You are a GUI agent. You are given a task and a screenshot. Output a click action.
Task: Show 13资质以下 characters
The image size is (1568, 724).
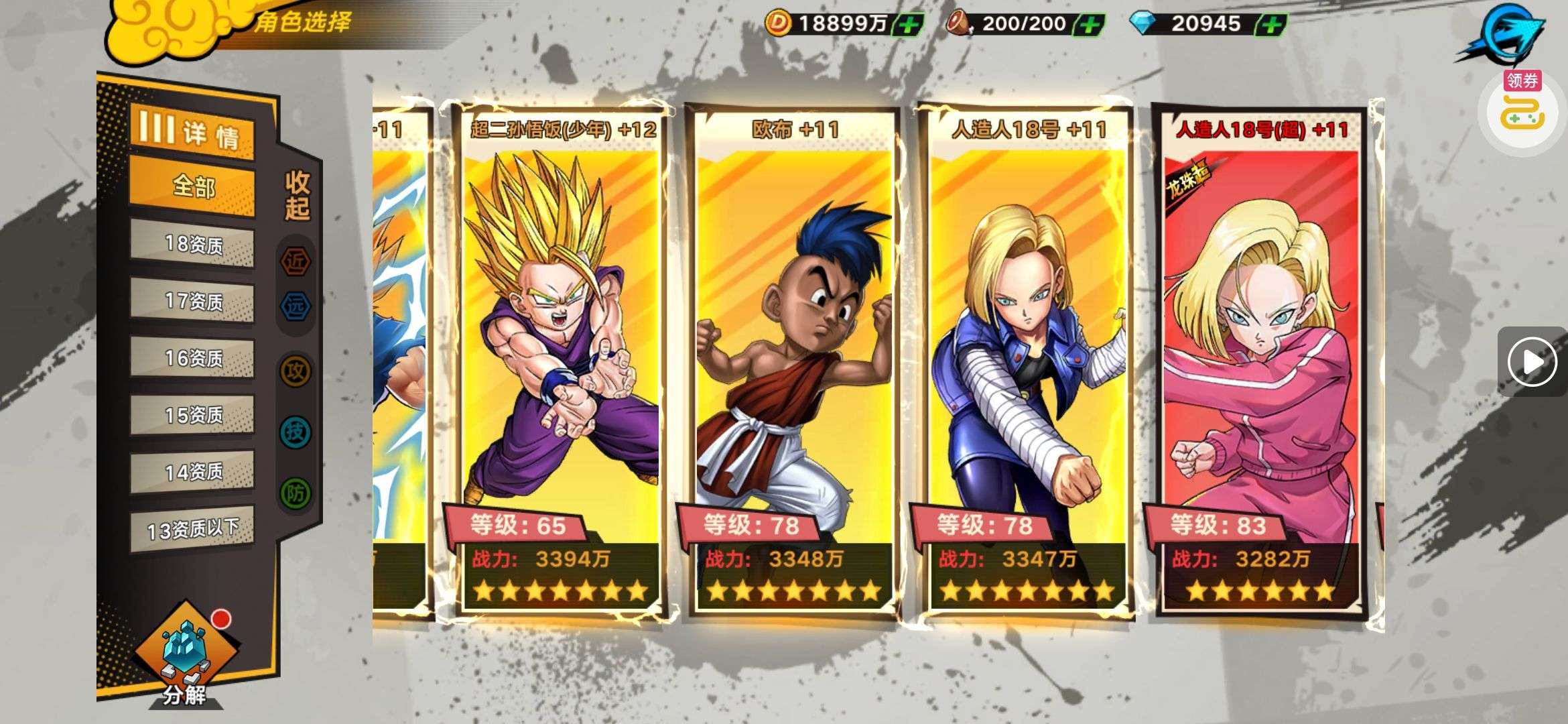pos(192,530)
